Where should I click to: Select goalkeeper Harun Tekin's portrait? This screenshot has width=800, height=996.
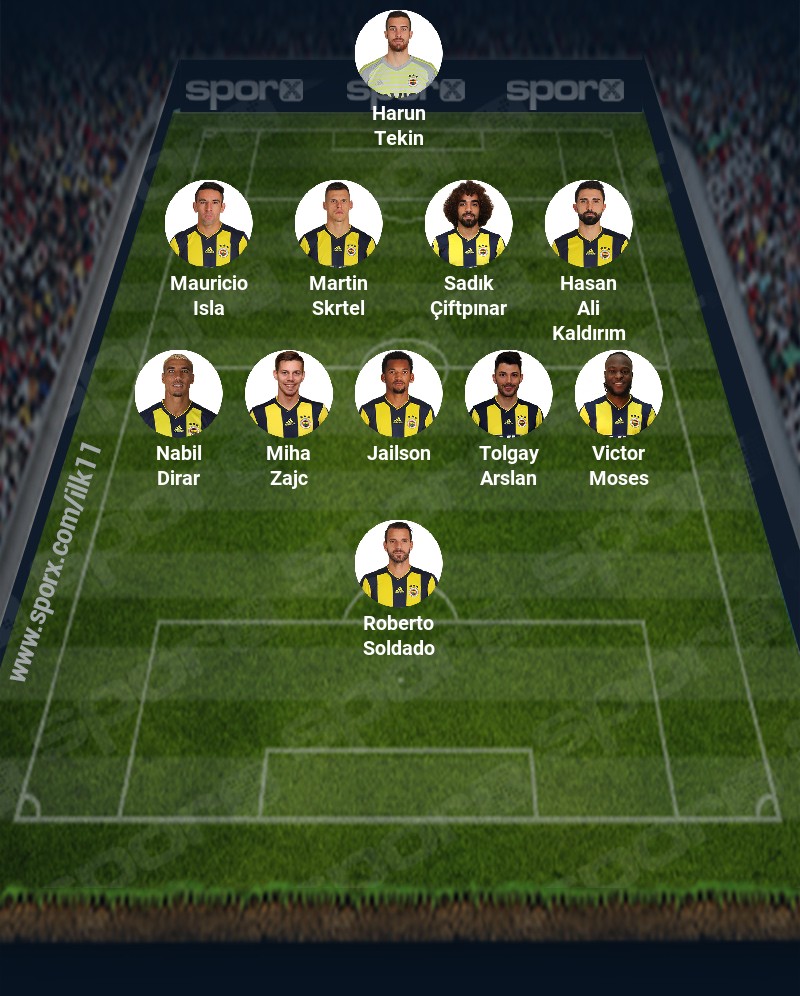click(x=398, y=53)
